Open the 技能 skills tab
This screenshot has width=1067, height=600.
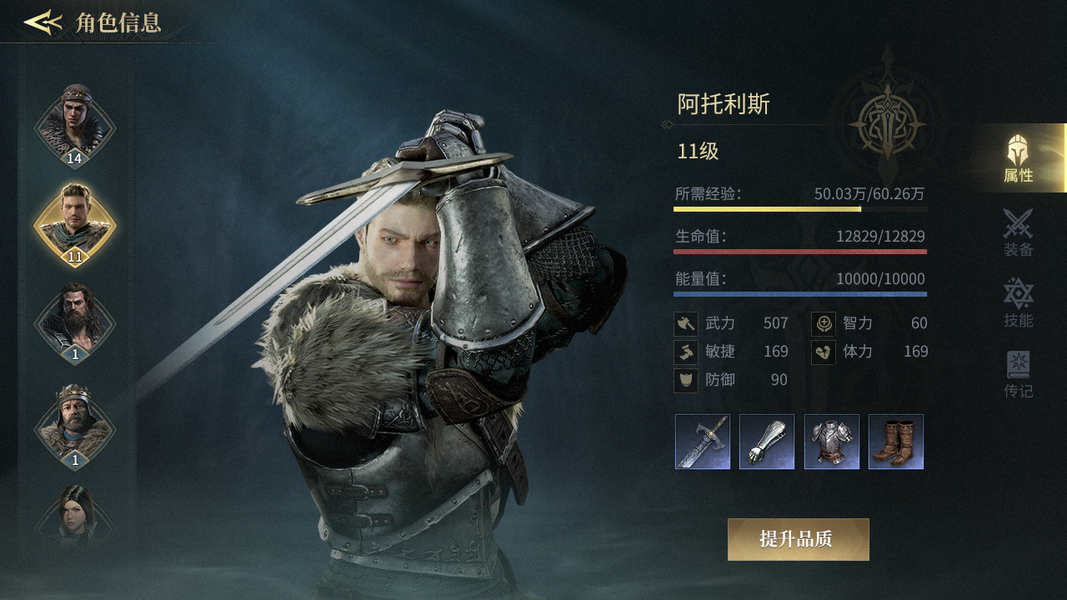[x=1018, y=303]
